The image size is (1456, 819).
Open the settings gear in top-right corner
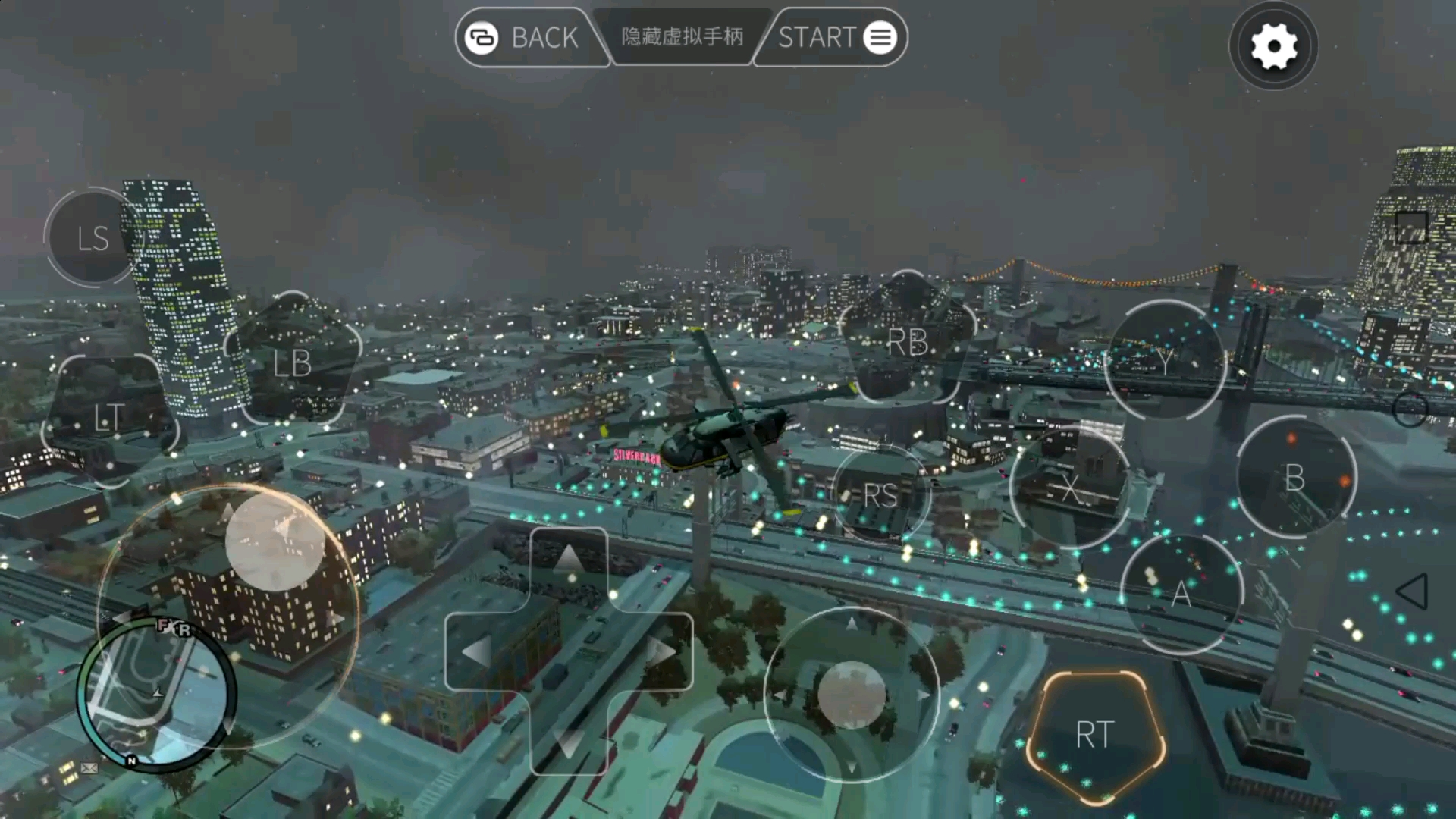[1272, 45]
